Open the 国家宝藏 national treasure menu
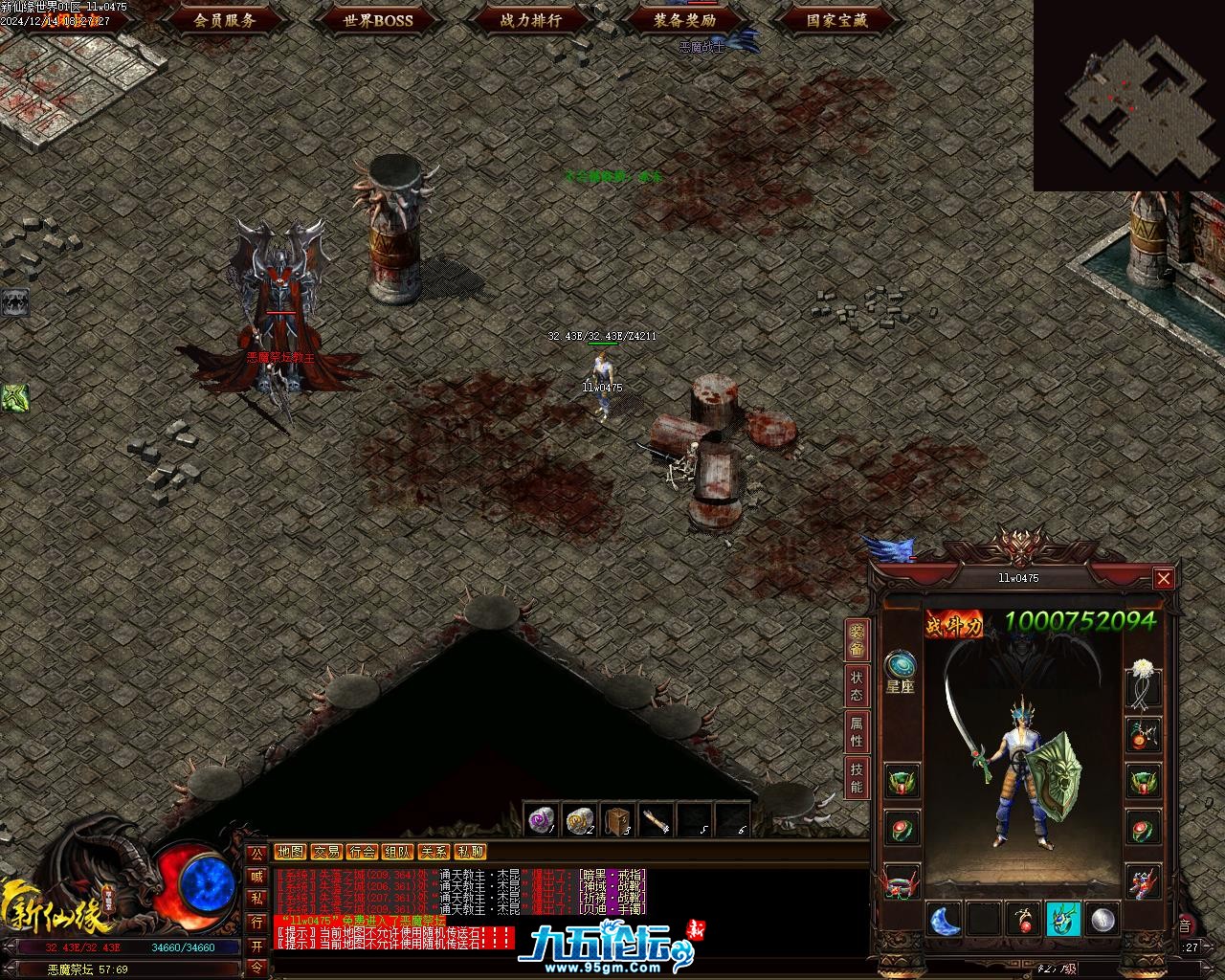The image size is (1225, 980). pos(837,19)
